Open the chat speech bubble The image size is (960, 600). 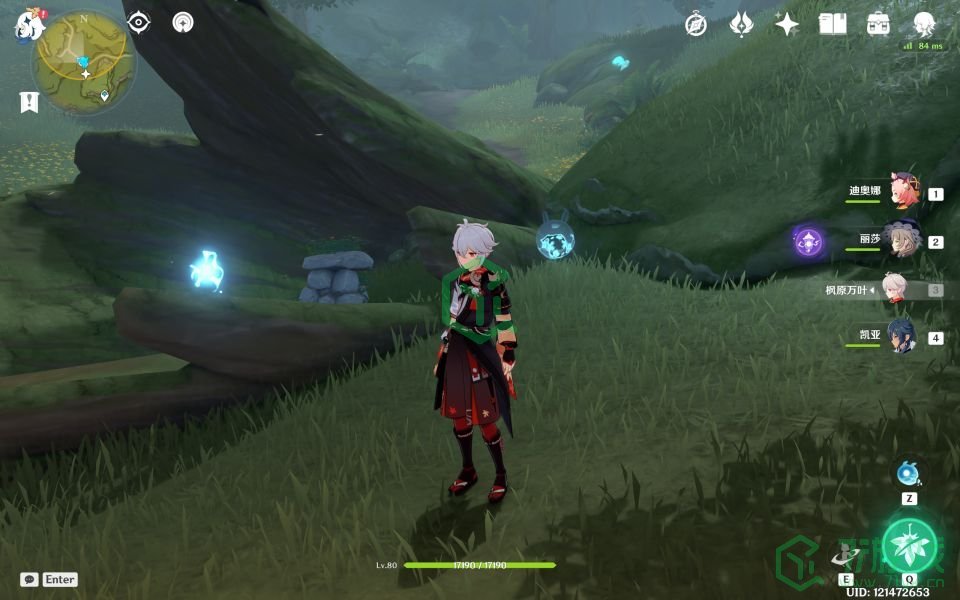29,579
